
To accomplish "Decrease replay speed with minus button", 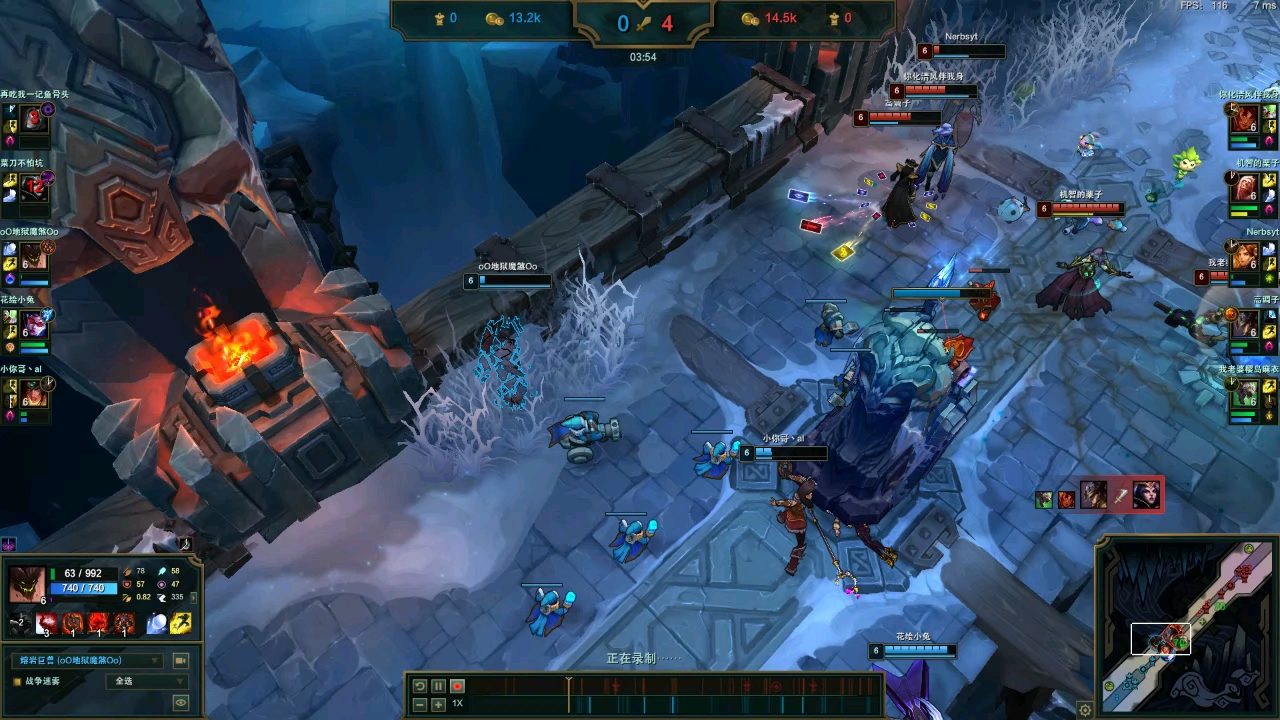I will coord(420,704).
